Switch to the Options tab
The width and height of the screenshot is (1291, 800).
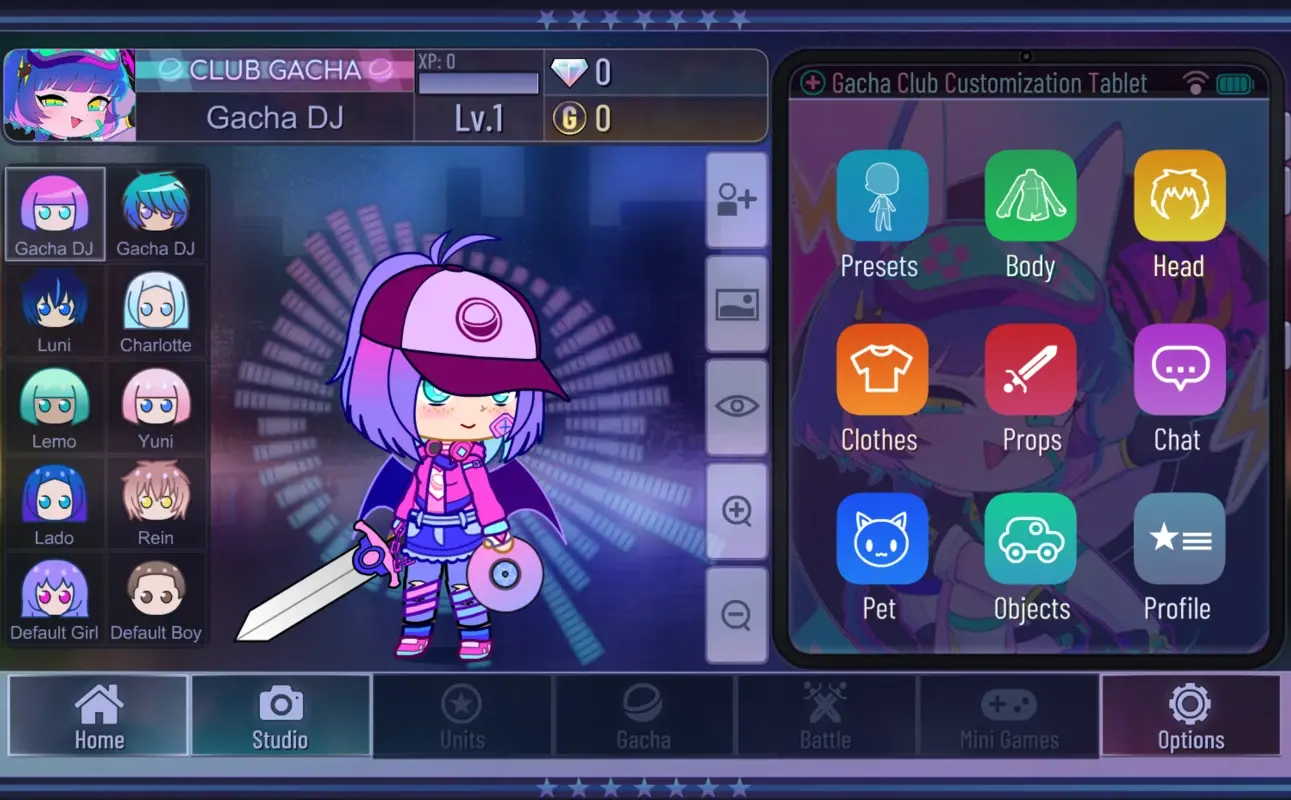pyautogui.click(x=1190, y=716)
